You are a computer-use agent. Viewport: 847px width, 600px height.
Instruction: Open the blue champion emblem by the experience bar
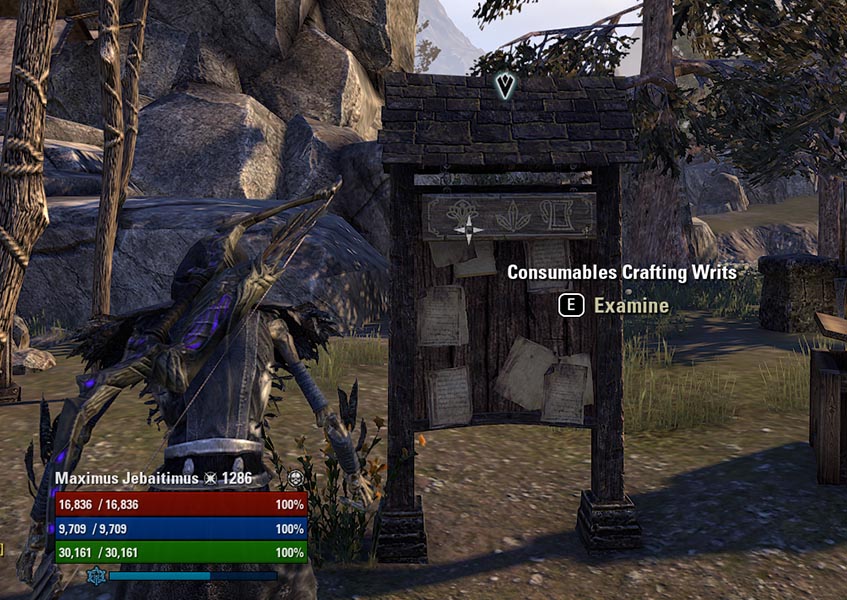click(x=96, y=576)
